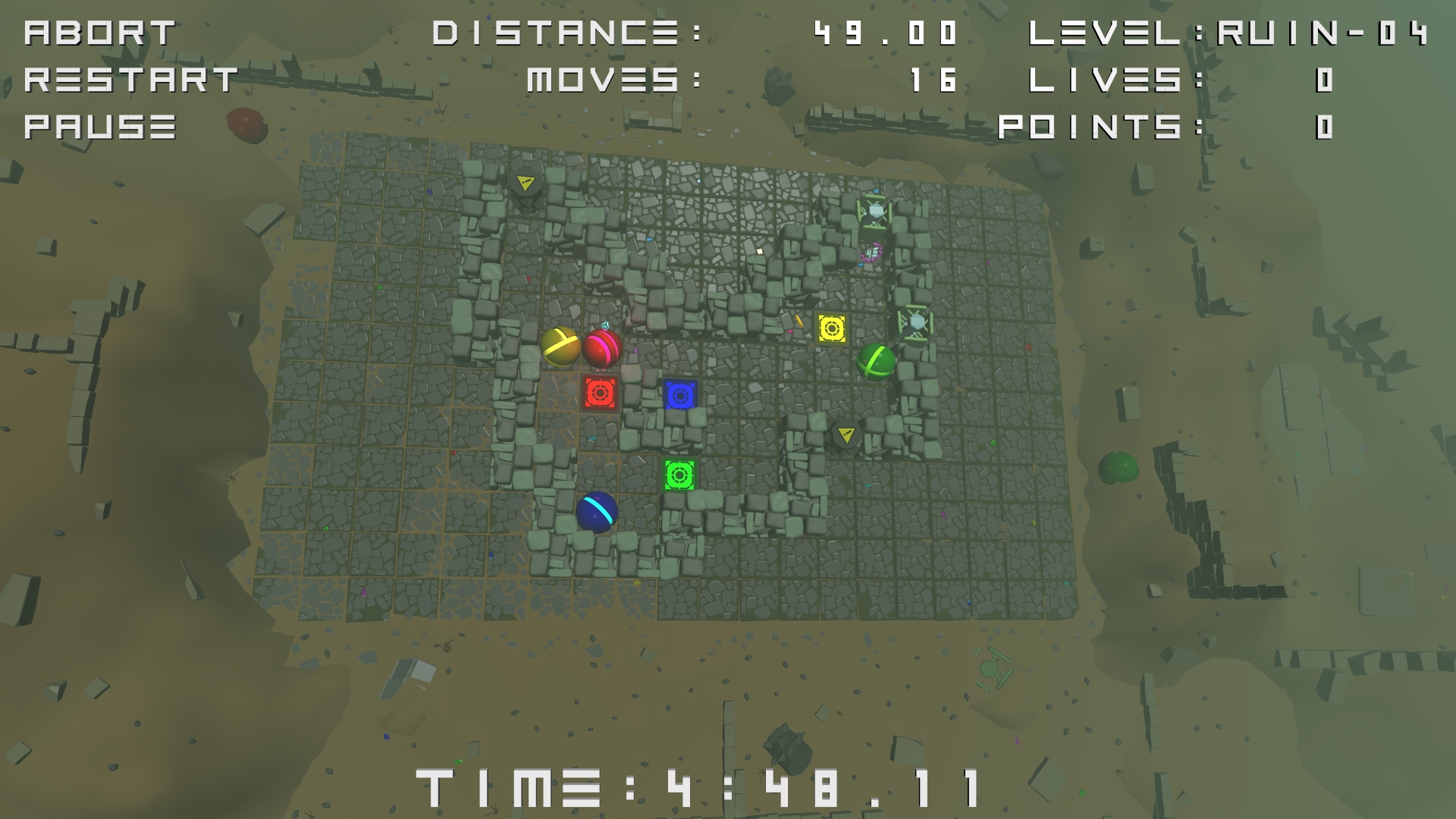Select the yellow target pad tile

[x=832, y=328]
